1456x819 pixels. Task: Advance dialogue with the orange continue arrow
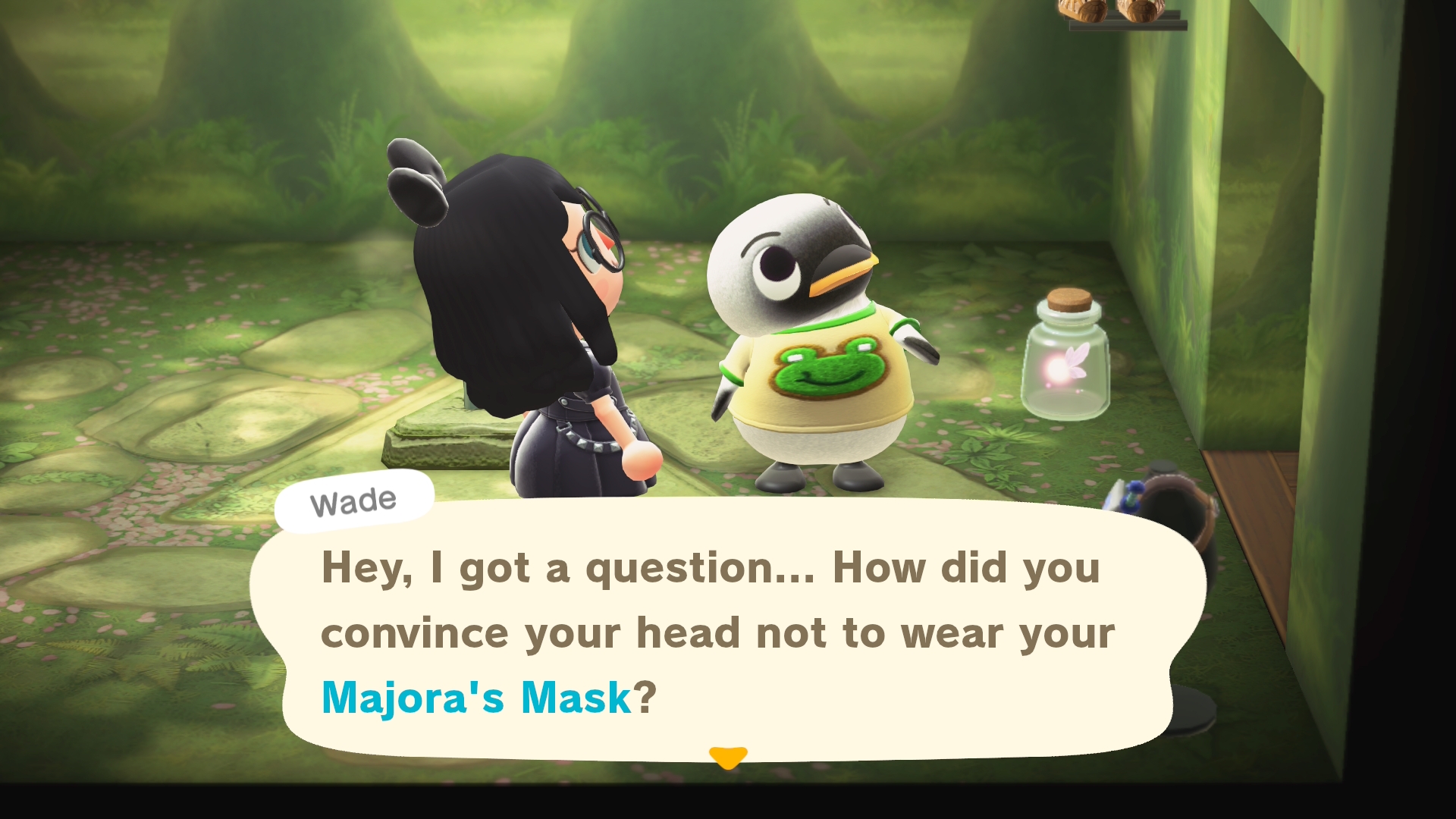coord(727,757)
